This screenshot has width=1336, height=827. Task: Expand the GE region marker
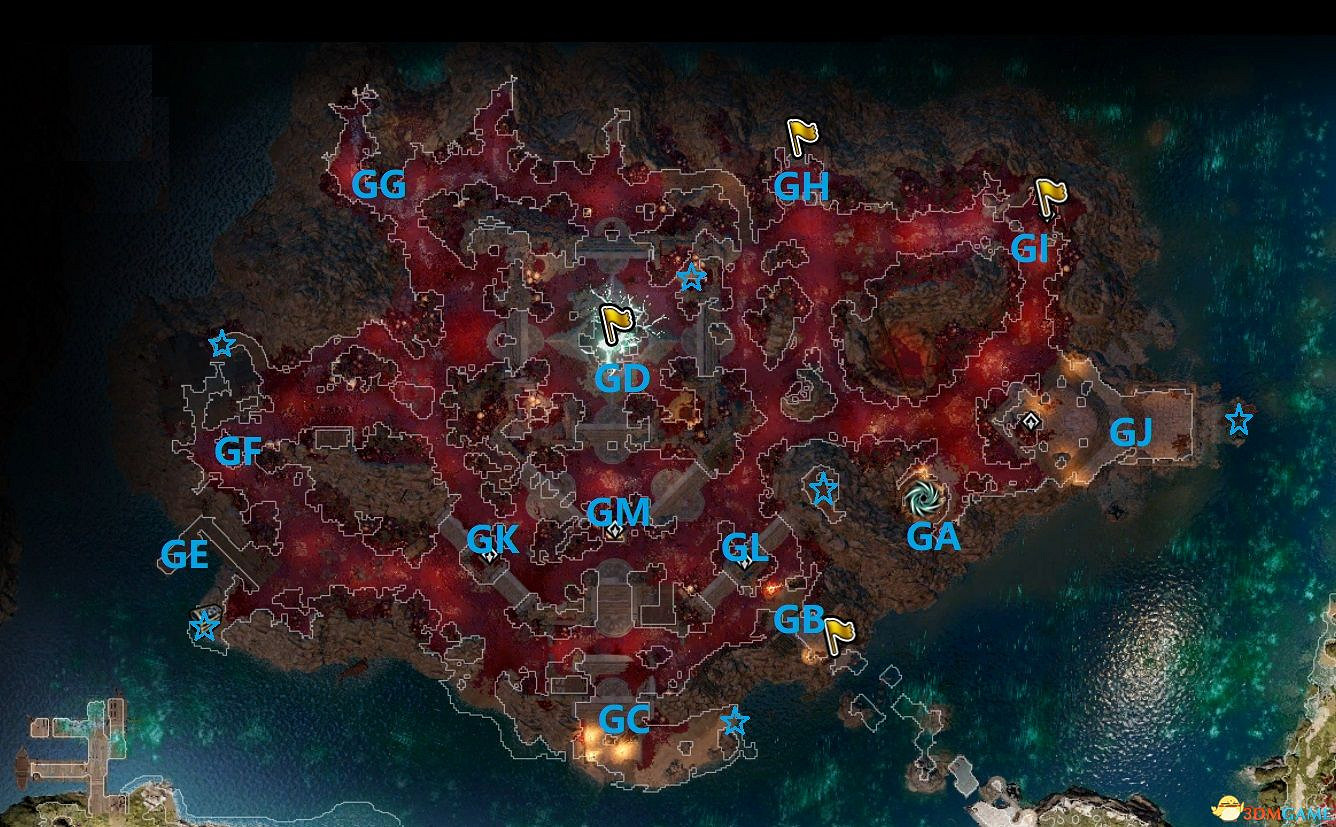pos(186,555)
